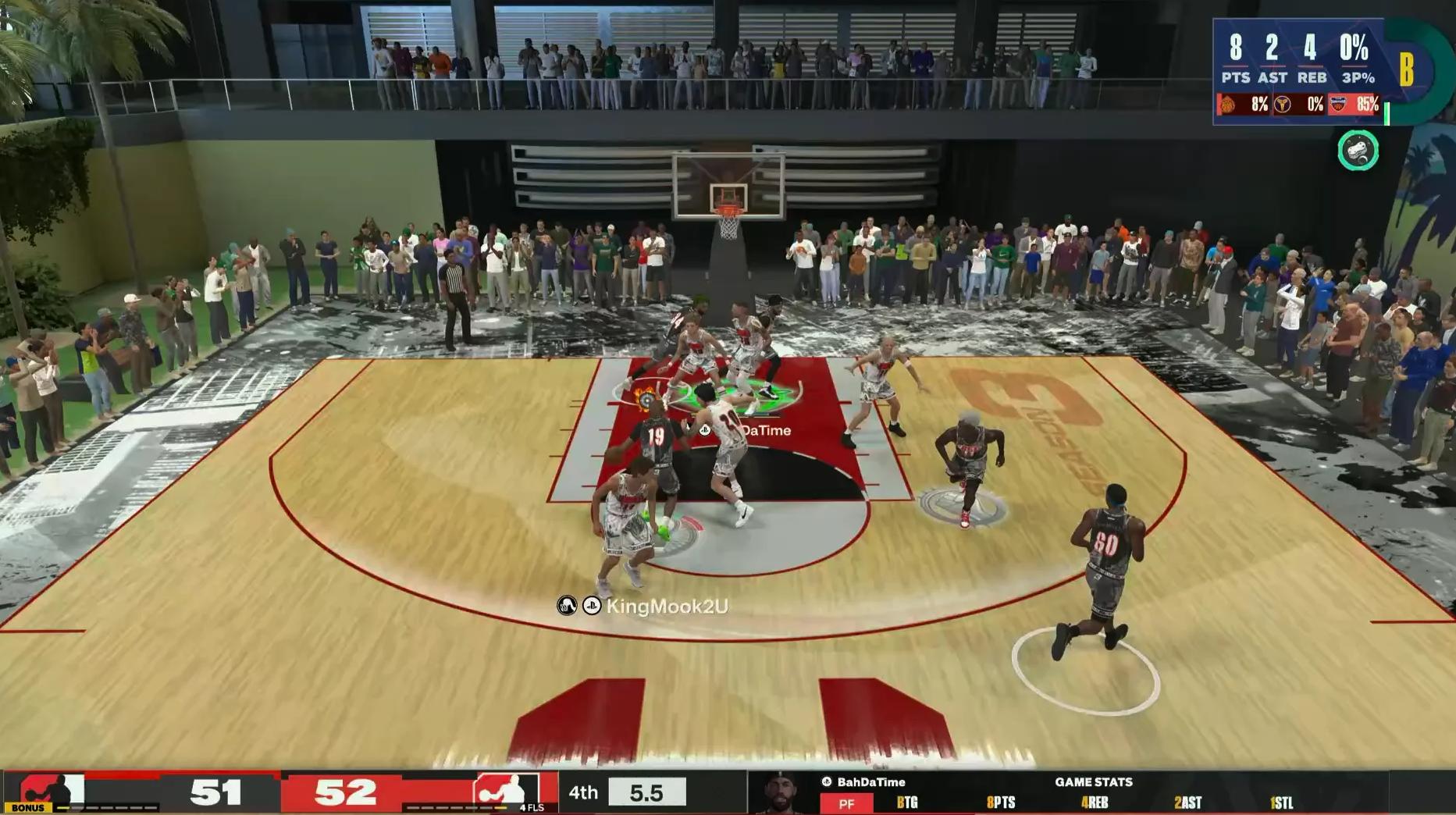Select the red PF position badge
This screenshot has height=815, width=1456.
846,803
